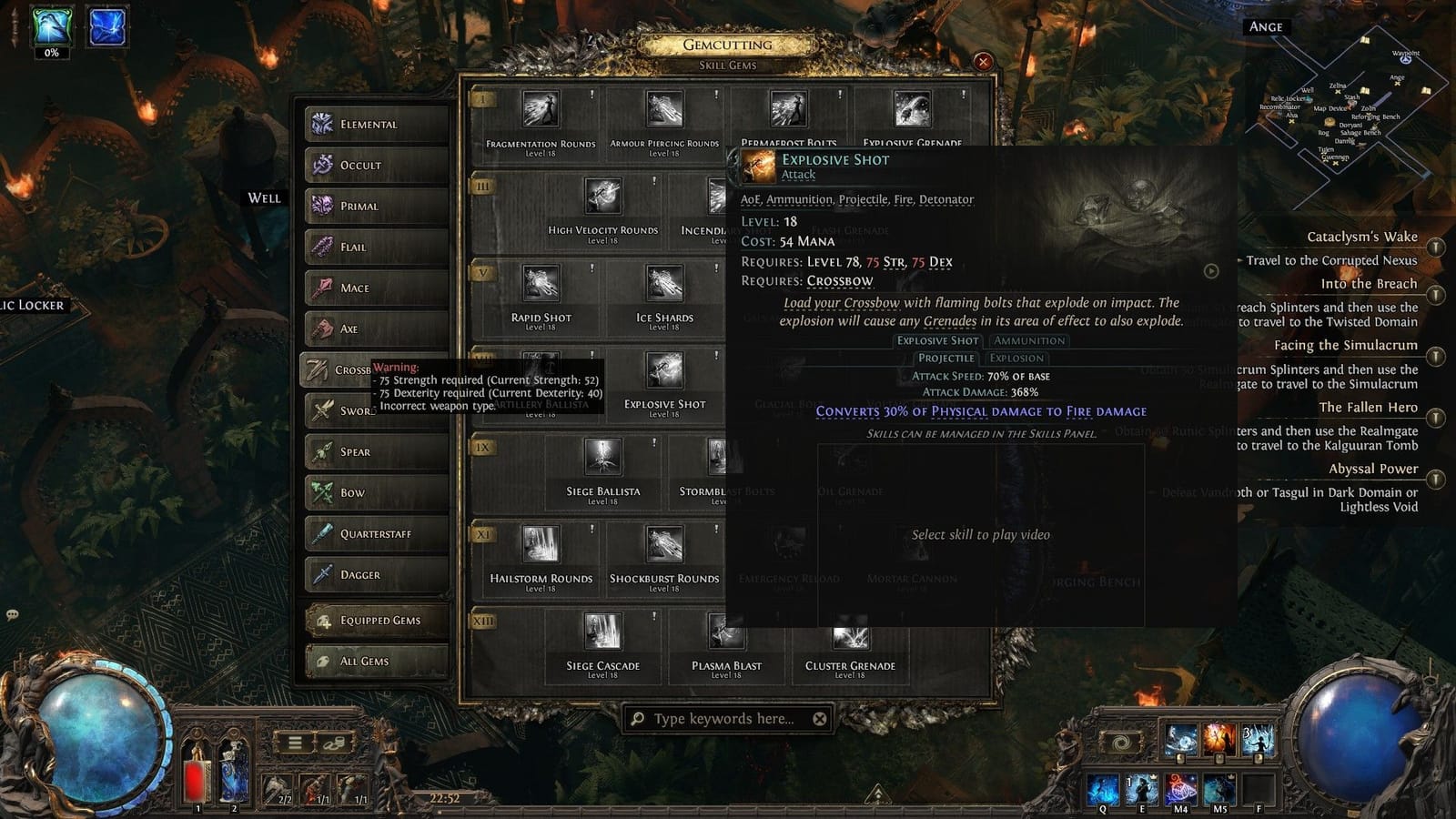The width and height of the screenshot is (1456, 819).
Task: Click the 0% charge bar top left
Action: (x=52, y=53)
